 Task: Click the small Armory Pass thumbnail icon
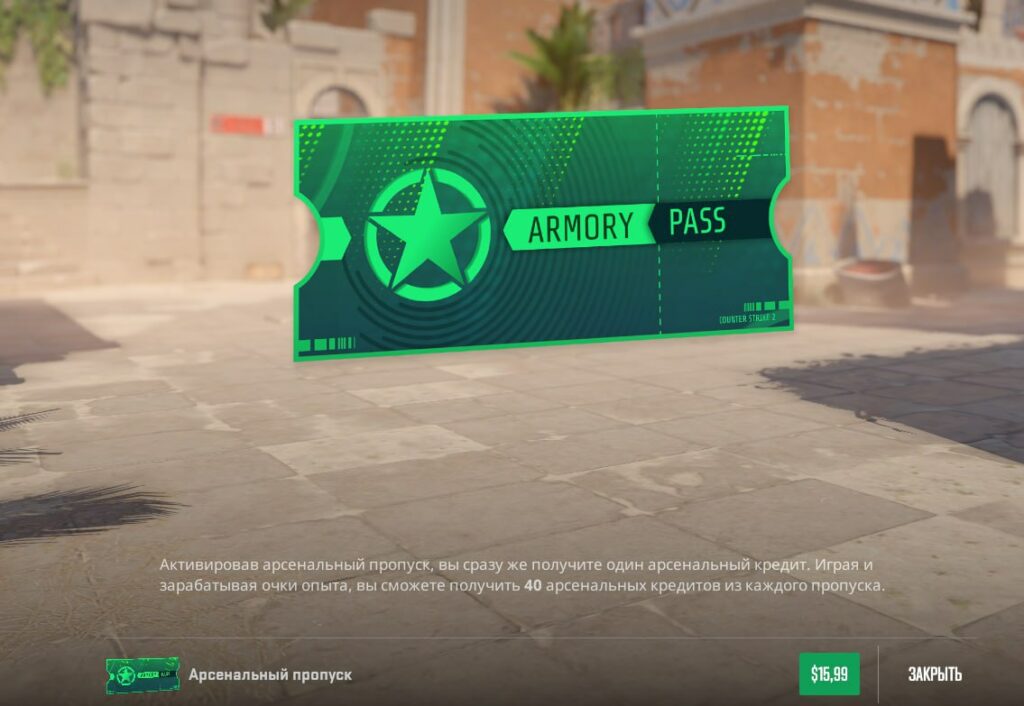142,675
